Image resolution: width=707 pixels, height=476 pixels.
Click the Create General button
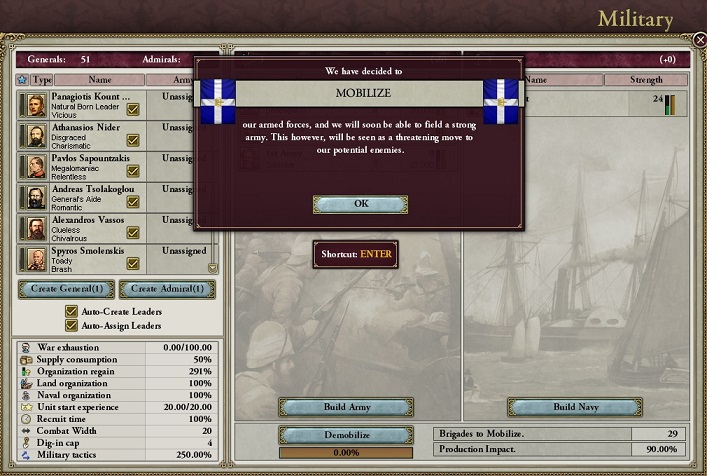click(x=66, y=290)
